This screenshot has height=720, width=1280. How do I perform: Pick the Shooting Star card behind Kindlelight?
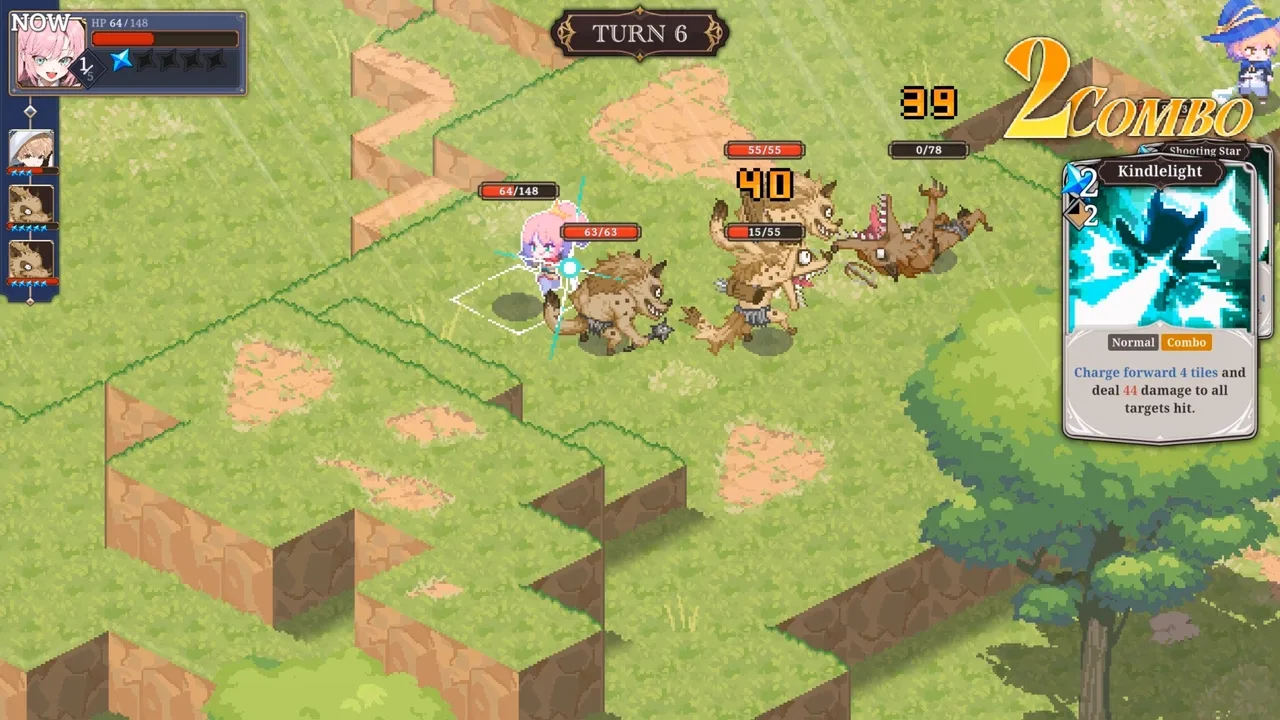[x=1265, y=240]
